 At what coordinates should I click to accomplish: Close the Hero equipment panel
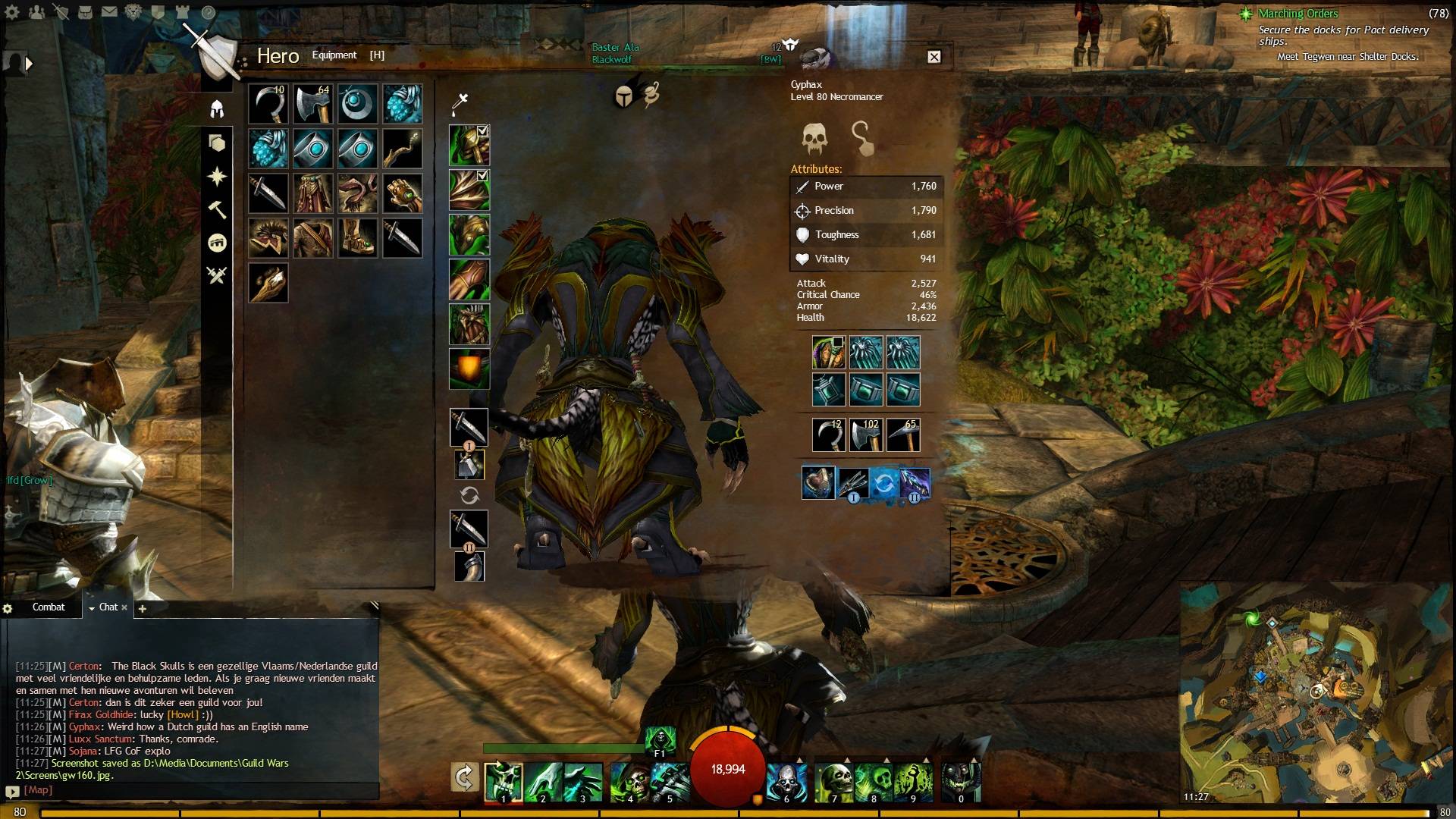pos(934,57)
